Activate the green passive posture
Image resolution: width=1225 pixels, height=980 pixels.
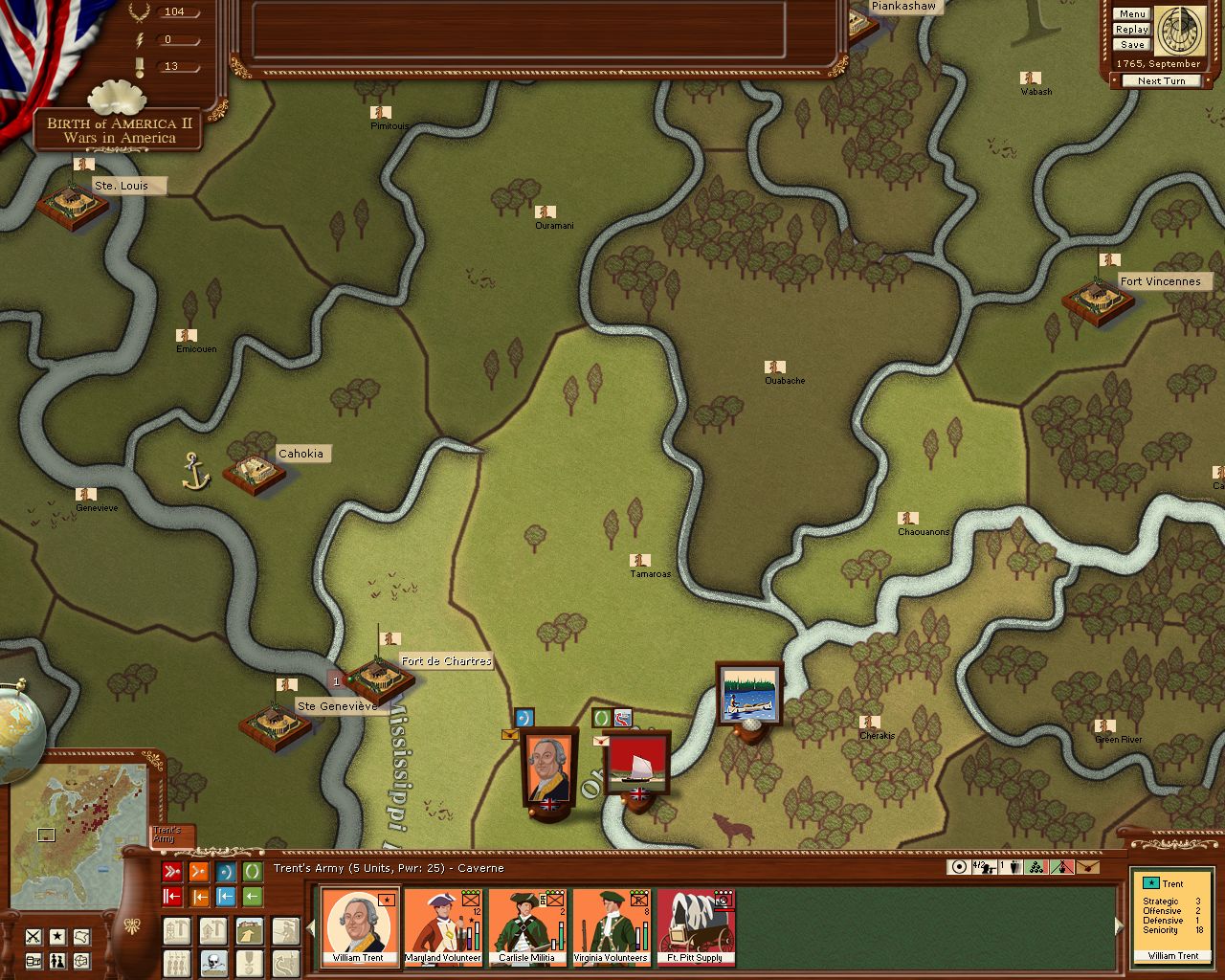tap(253, 872)
